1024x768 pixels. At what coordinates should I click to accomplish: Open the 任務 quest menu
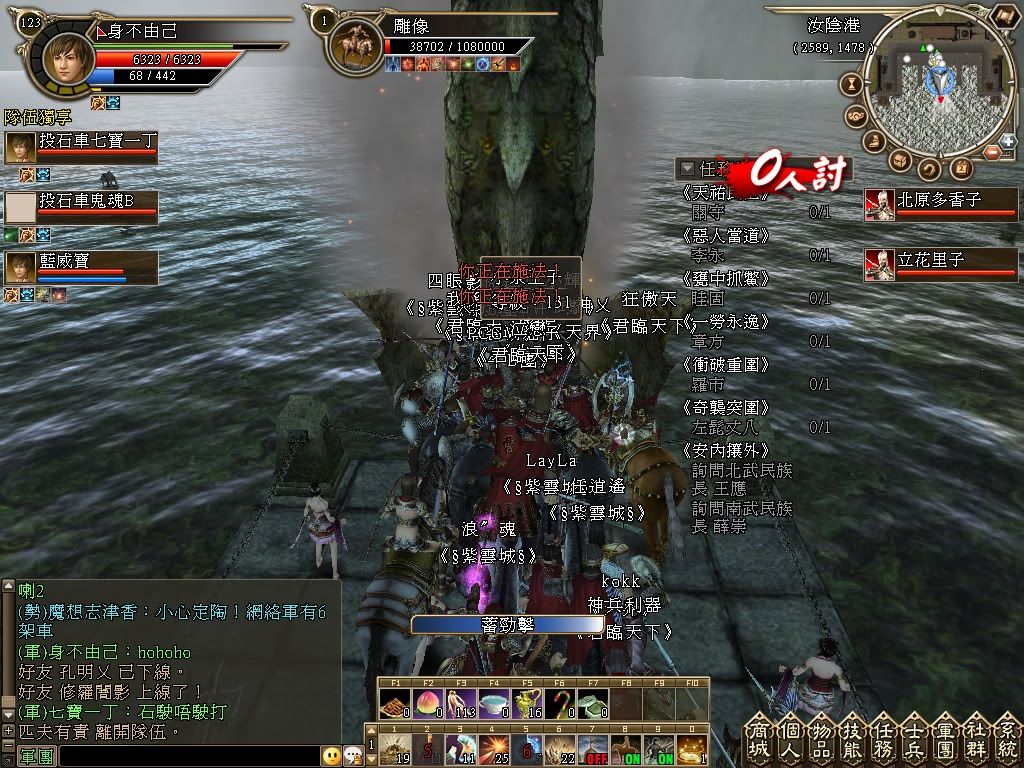pos(885,738)
